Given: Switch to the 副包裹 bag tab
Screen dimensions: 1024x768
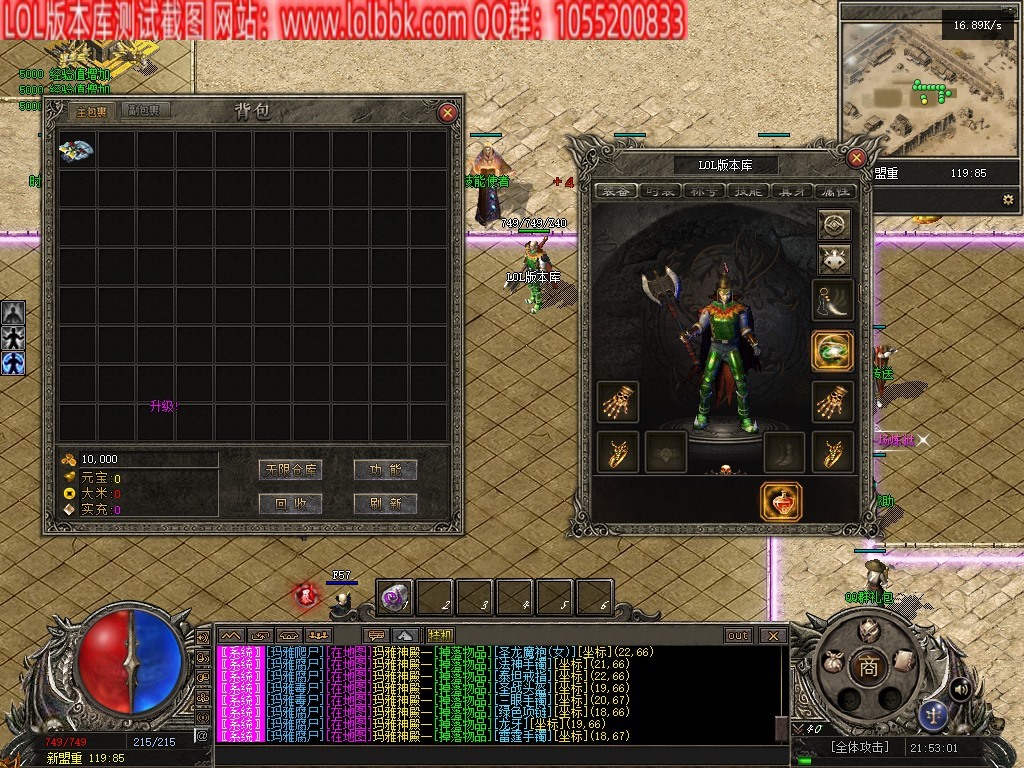Looking at the screenshot, I should 149,111.
